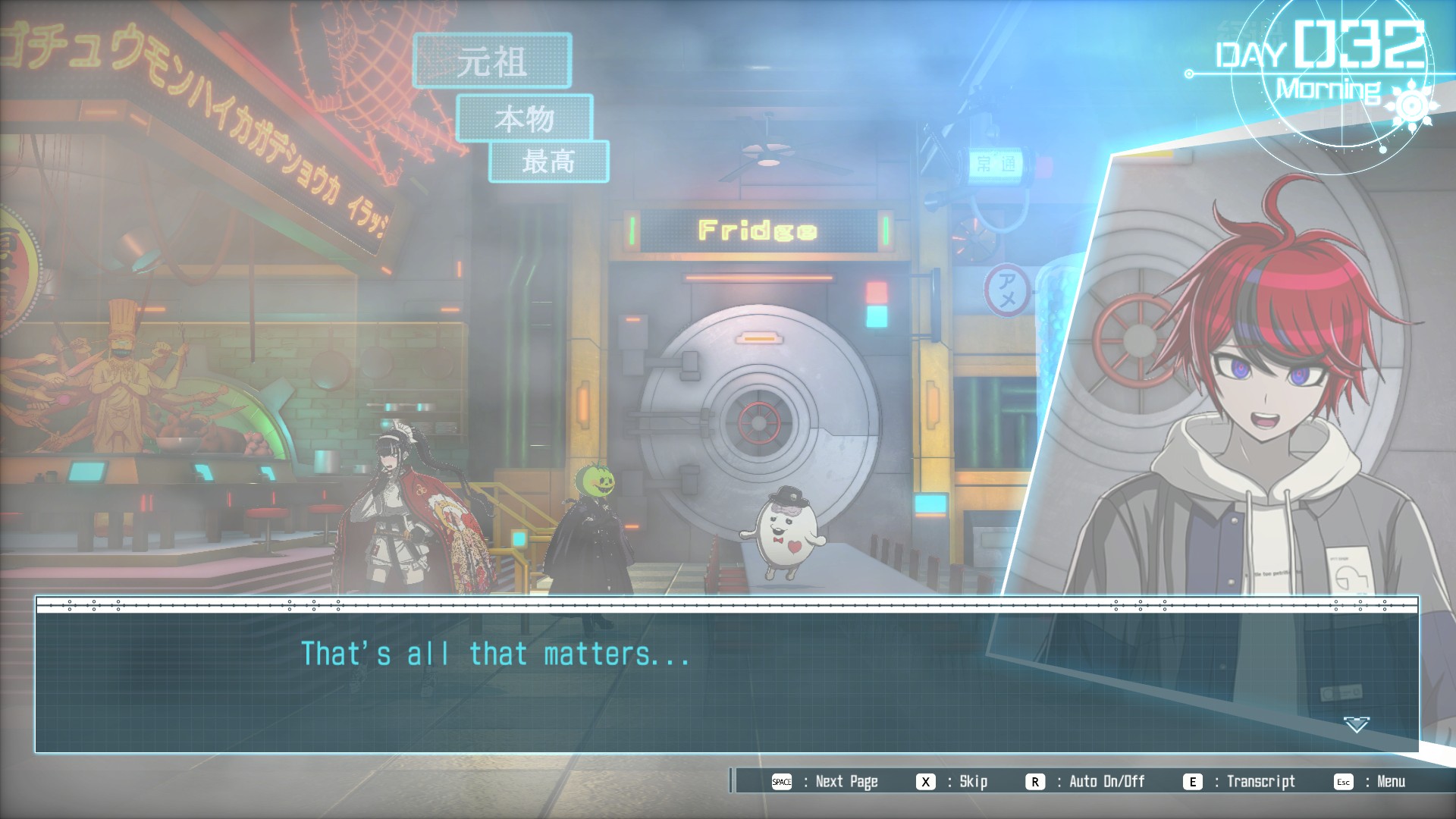
Task: Click the dialogue advance arrow indicator
Action: click(1356, 724)
